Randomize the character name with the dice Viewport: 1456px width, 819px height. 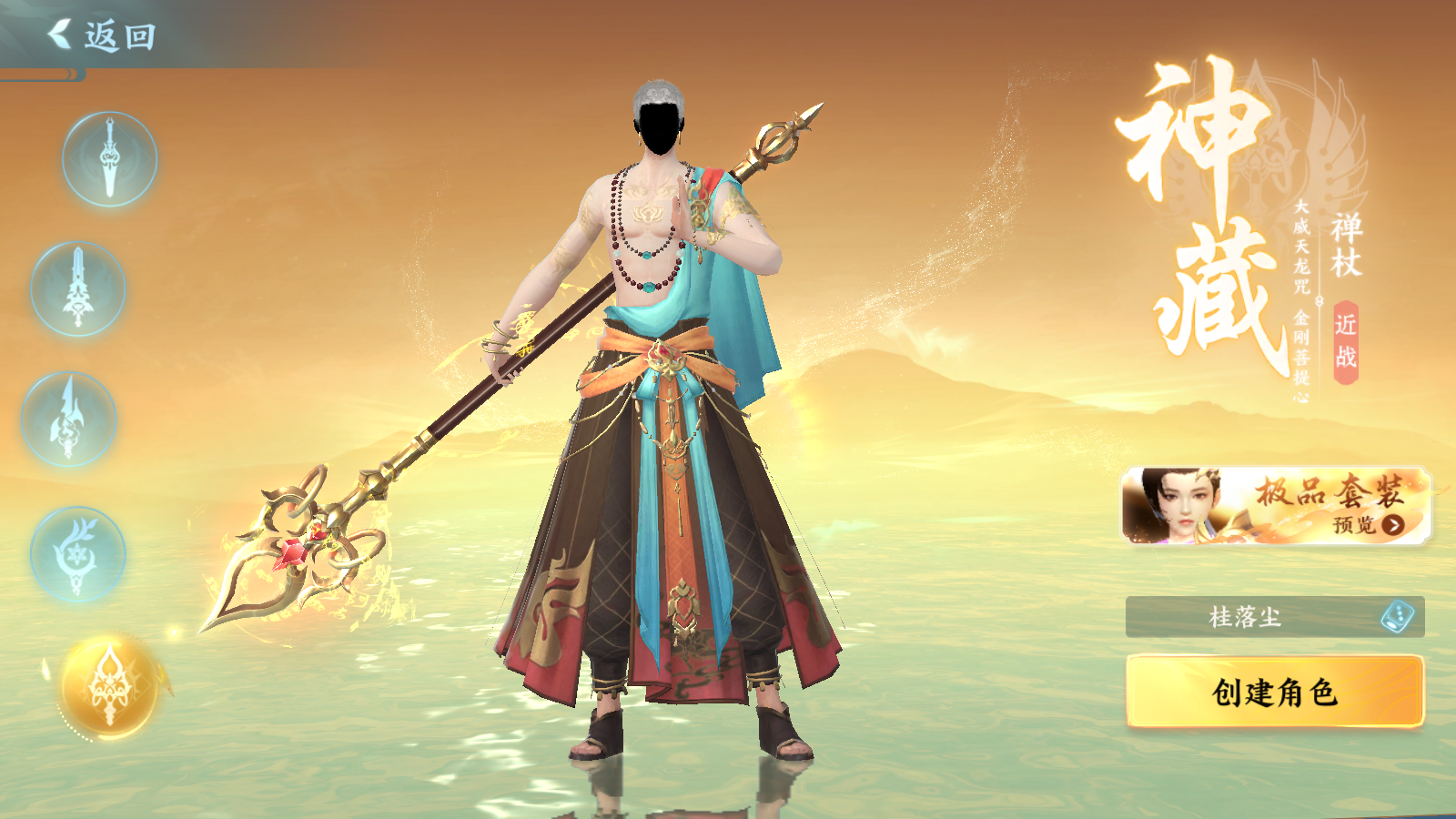[x=1397, y=617]
